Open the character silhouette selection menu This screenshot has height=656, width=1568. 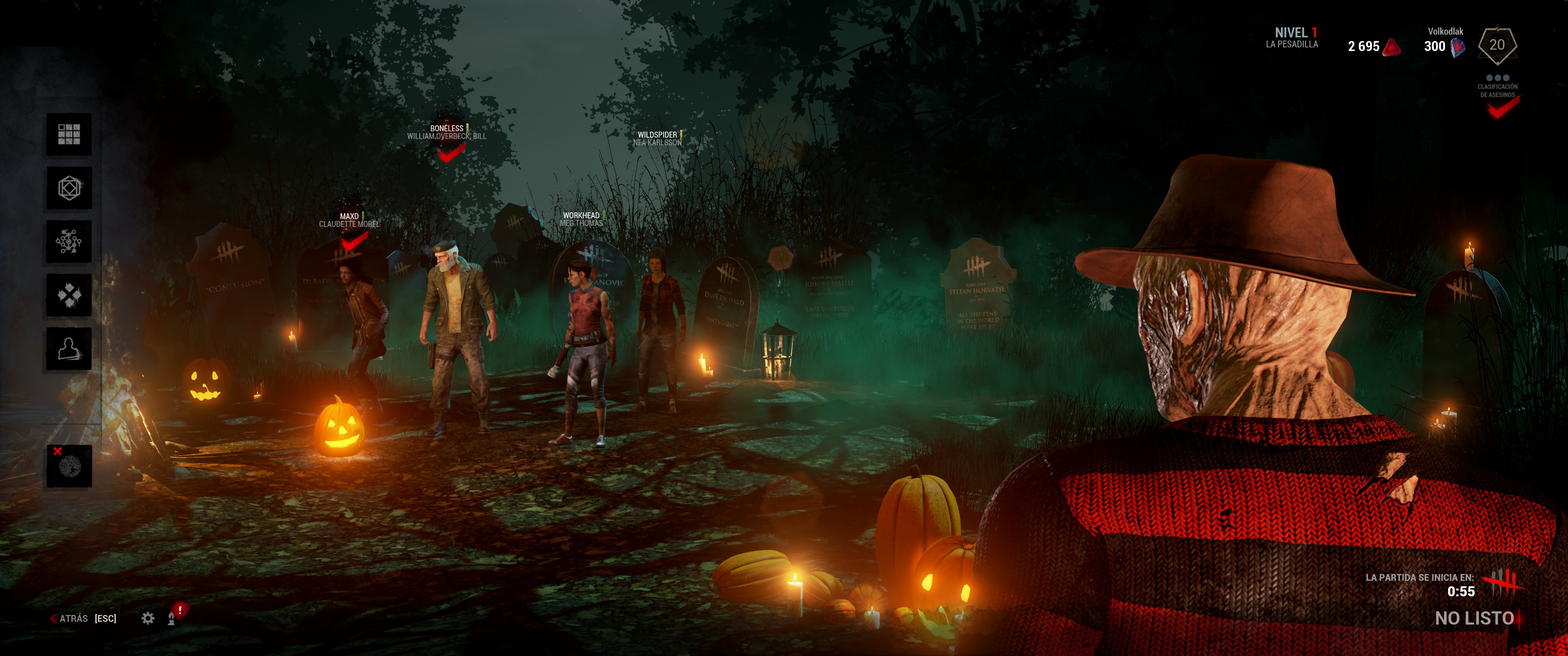[x=69, y=348]
